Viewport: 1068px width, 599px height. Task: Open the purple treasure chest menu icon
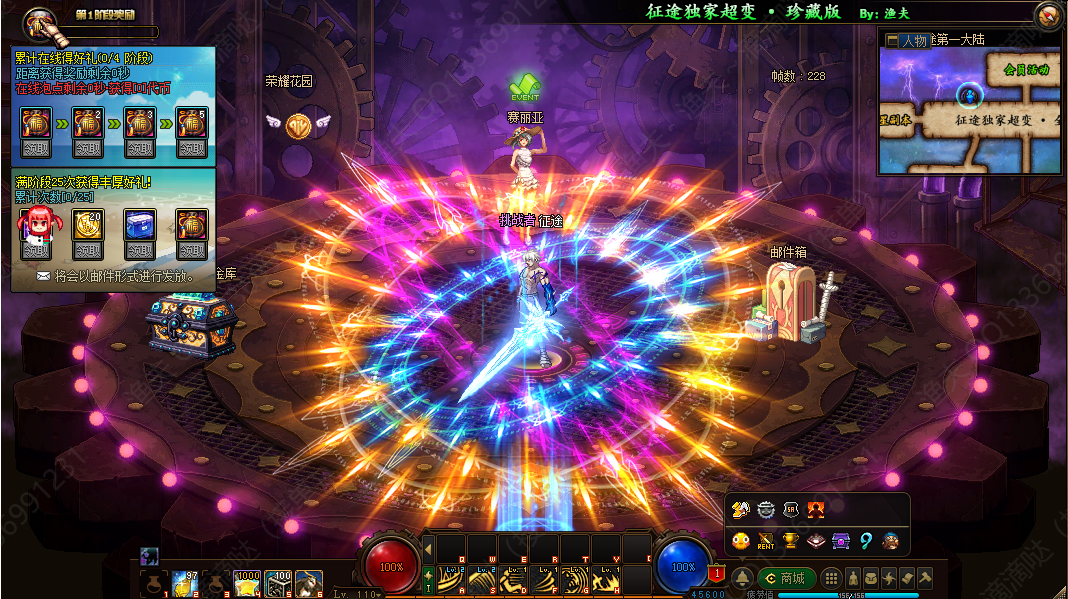(x=841, y=541)
